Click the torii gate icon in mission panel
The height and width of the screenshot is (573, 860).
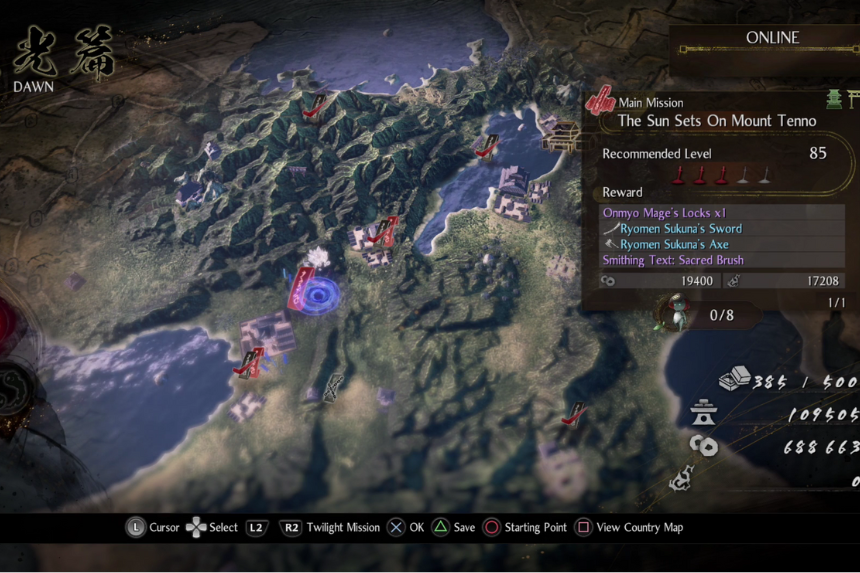click(x=851, y=99)
